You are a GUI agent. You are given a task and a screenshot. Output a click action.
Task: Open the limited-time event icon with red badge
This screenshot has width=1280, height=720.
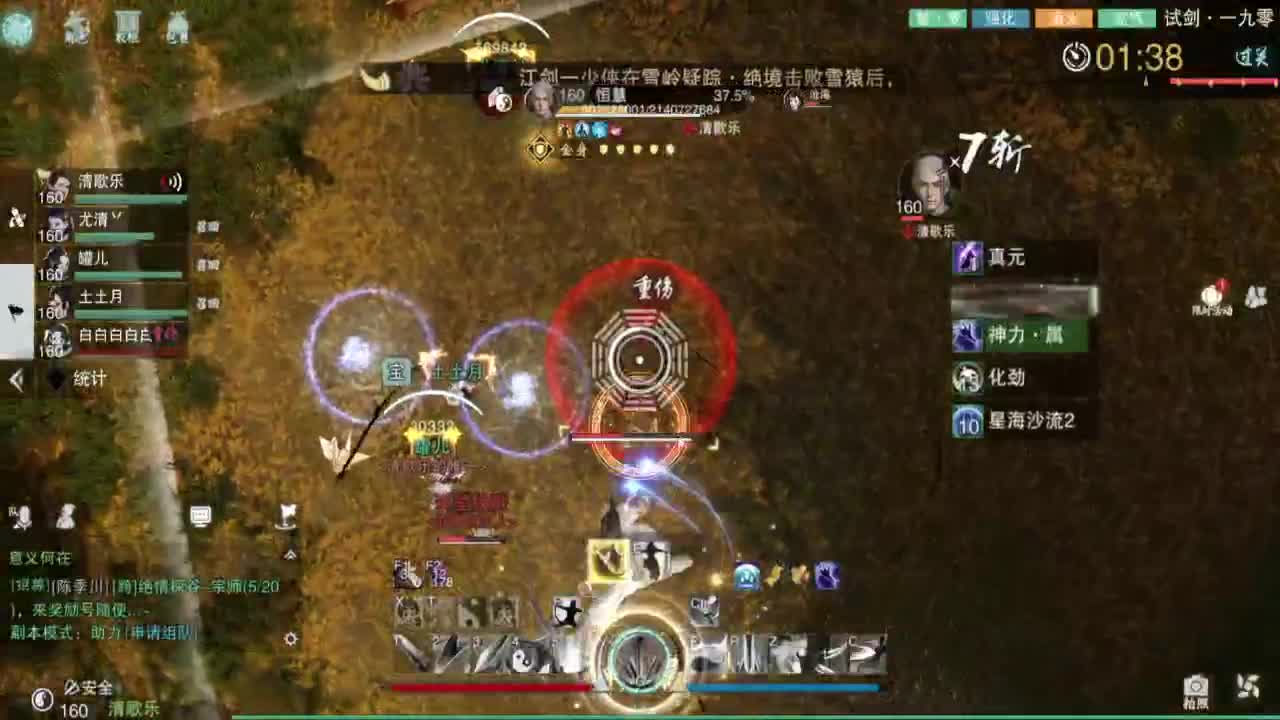1211,295
